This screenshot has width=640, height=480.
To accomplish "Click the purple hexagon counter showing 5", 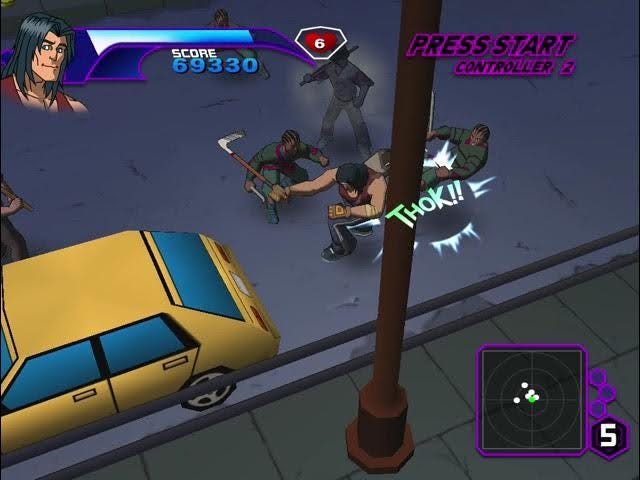I will point(608,436).
